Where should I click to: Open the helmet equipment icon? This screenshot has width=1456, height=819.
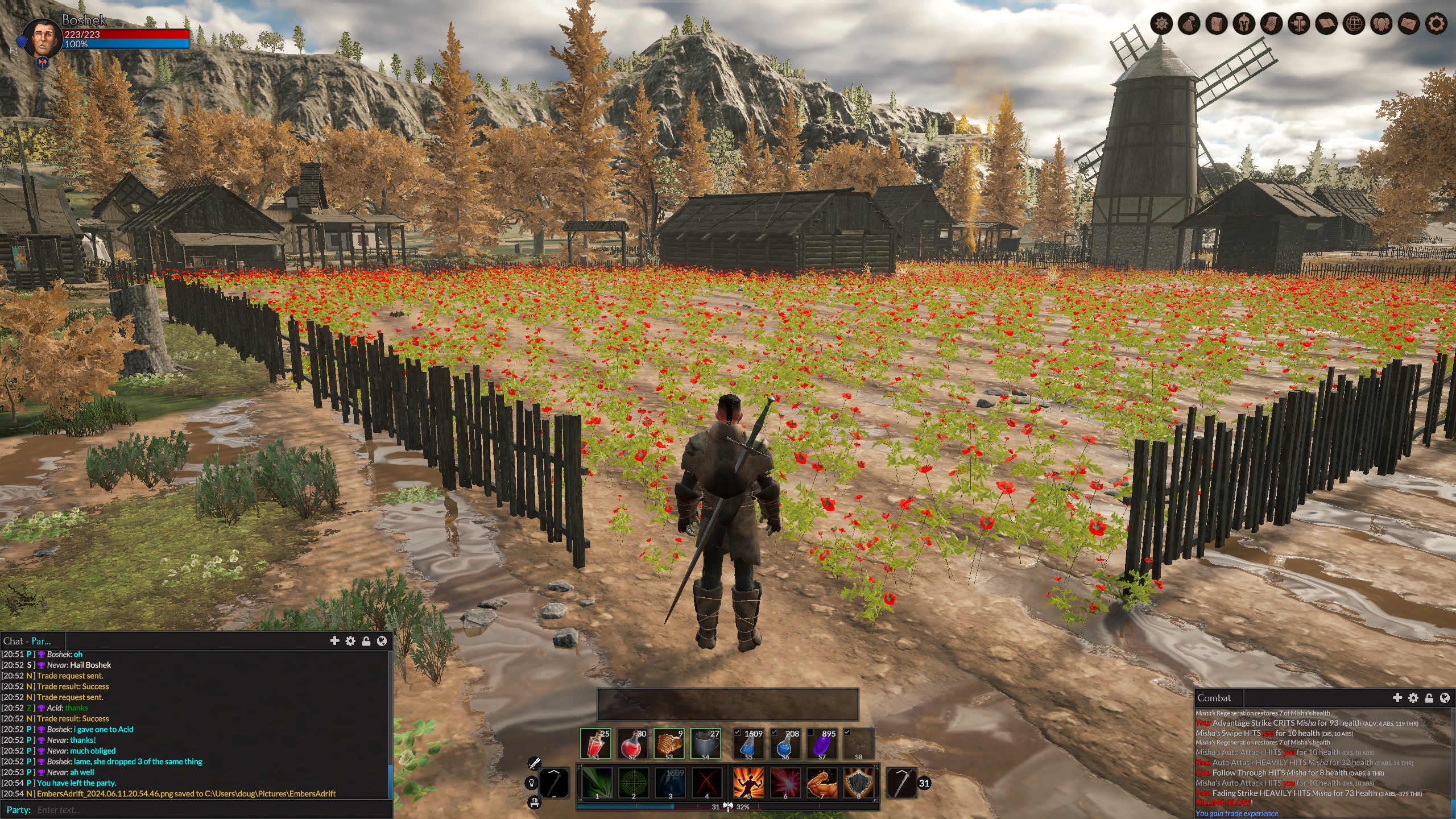pyautogui.click(x=1244, y=24)
